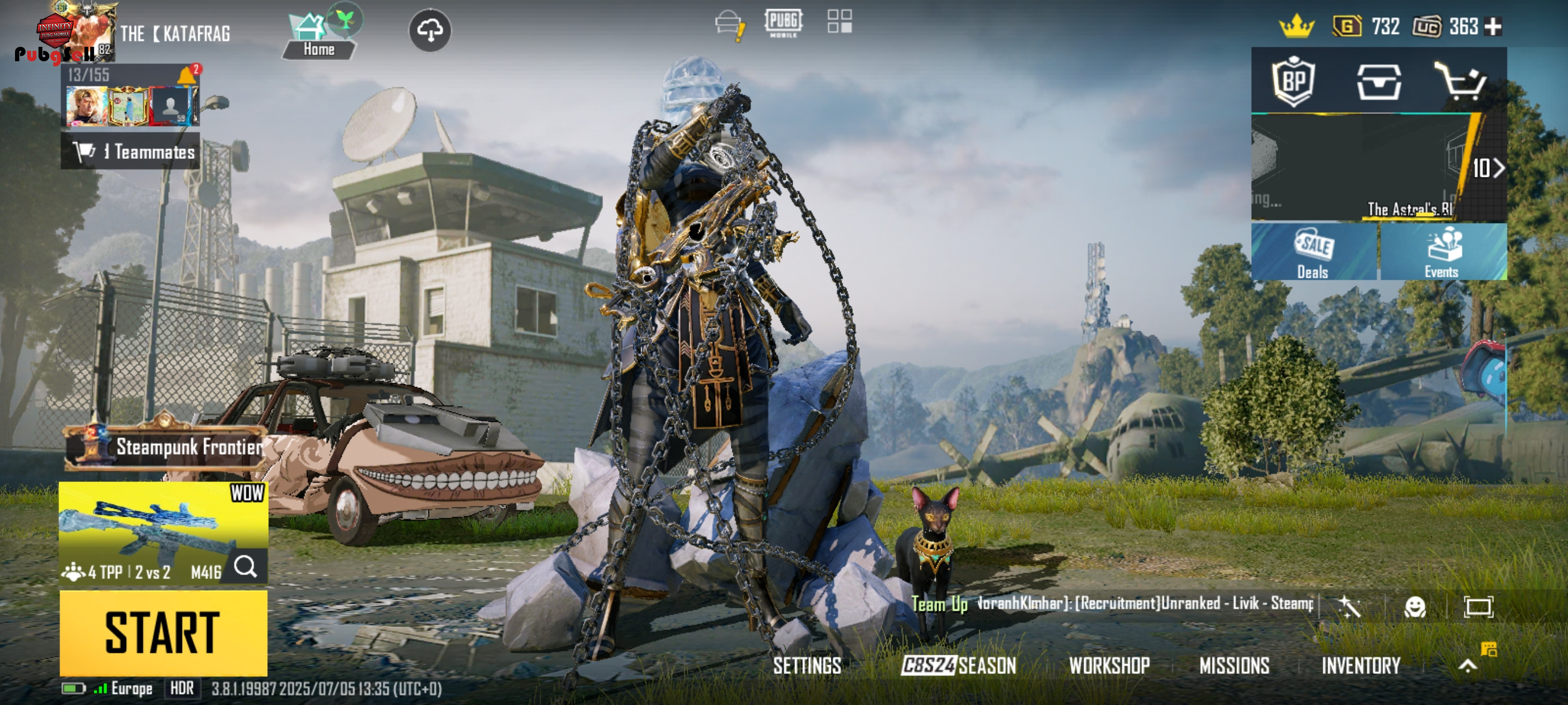Open the Inventory

click(1360, 666)
